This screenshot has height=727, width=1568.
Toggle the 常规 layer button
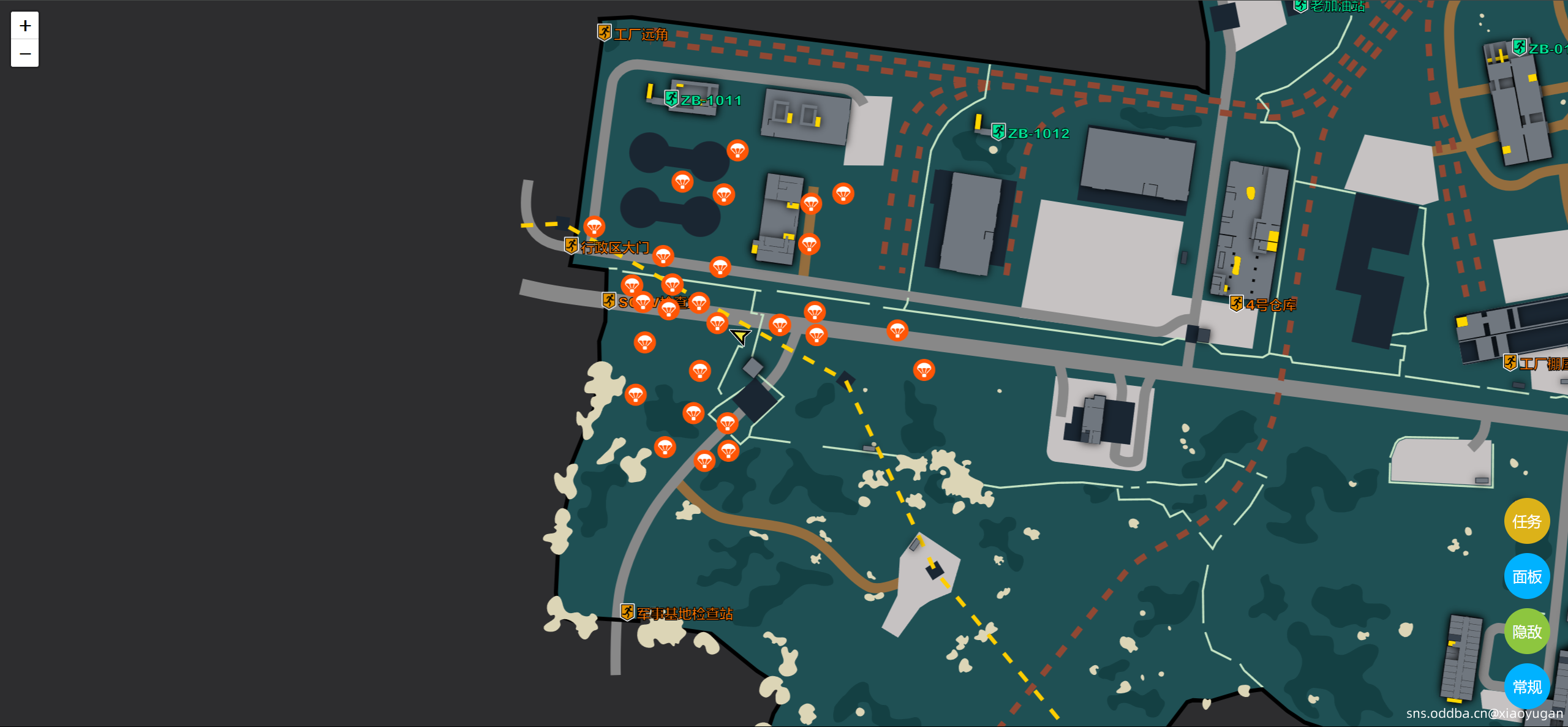(1526, 687)
